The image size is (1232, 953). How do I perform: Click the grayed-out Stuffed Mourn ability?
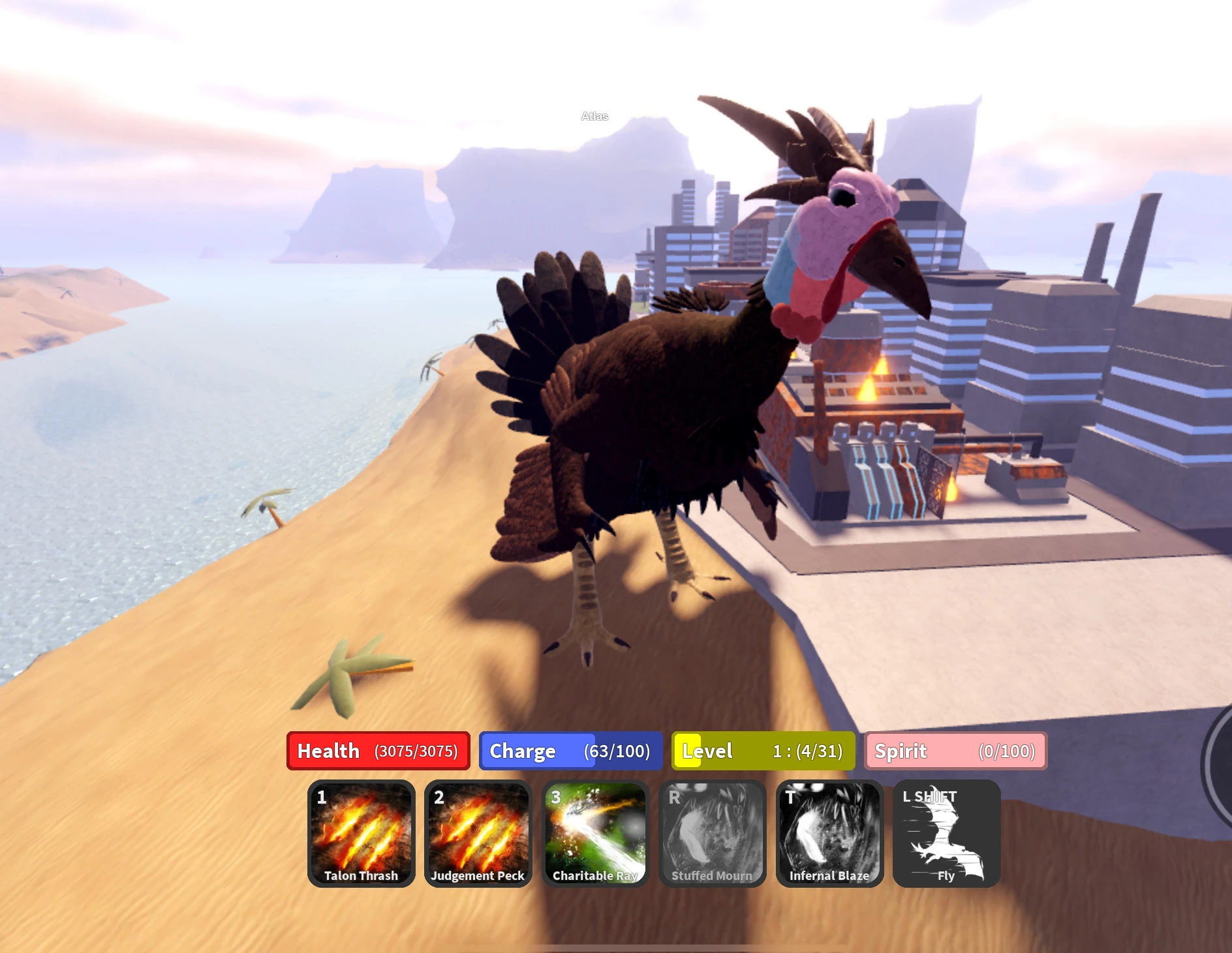coord(711,835)
